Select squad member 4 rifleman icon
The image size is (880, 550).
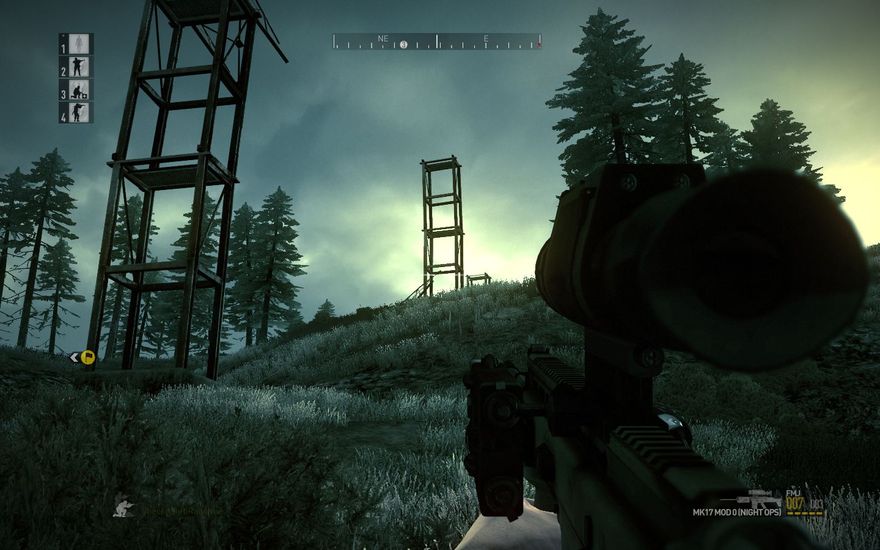[80, 112]
